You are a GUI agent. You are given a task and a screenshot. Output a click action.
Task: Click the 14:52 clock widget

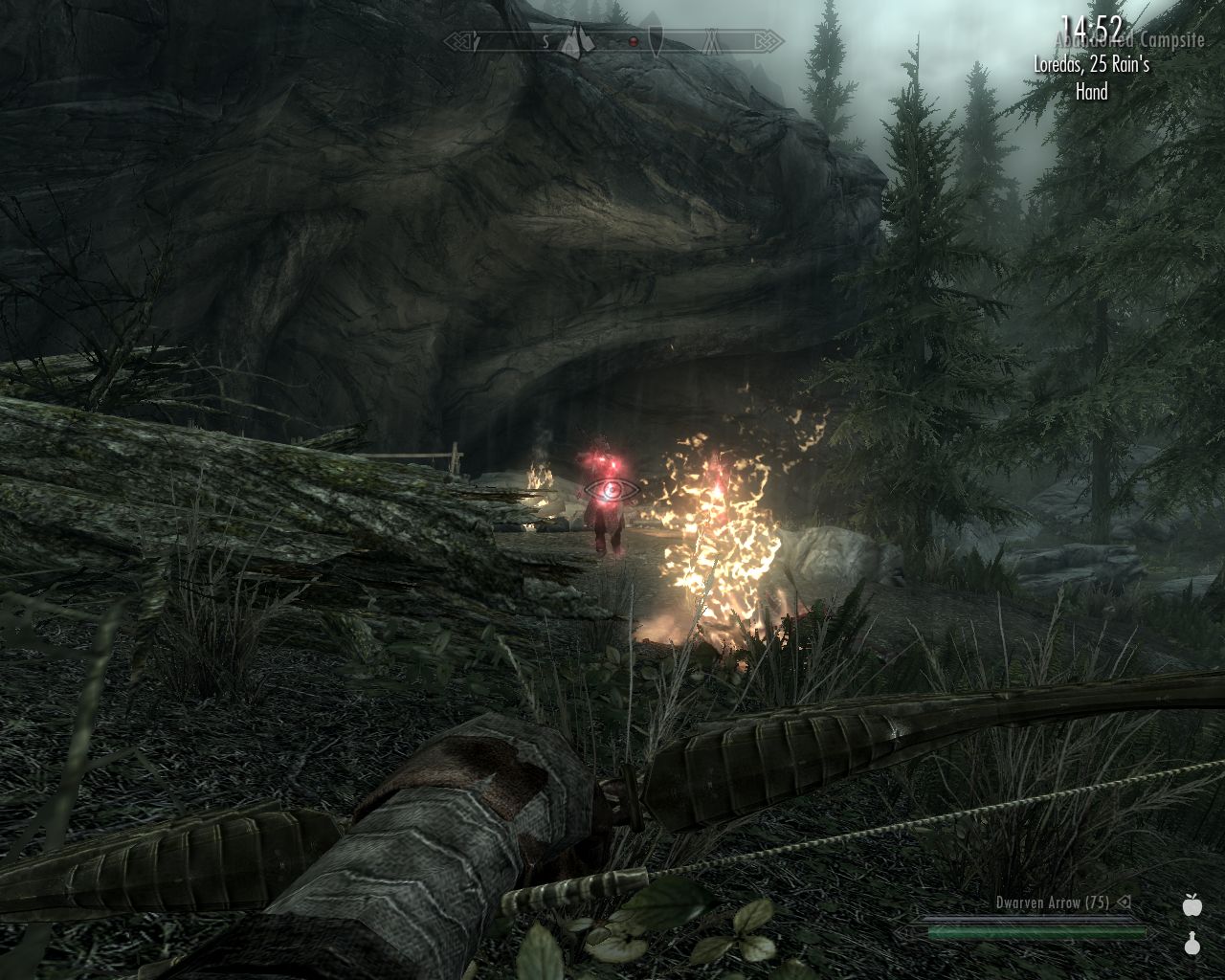coord(1090,29)
